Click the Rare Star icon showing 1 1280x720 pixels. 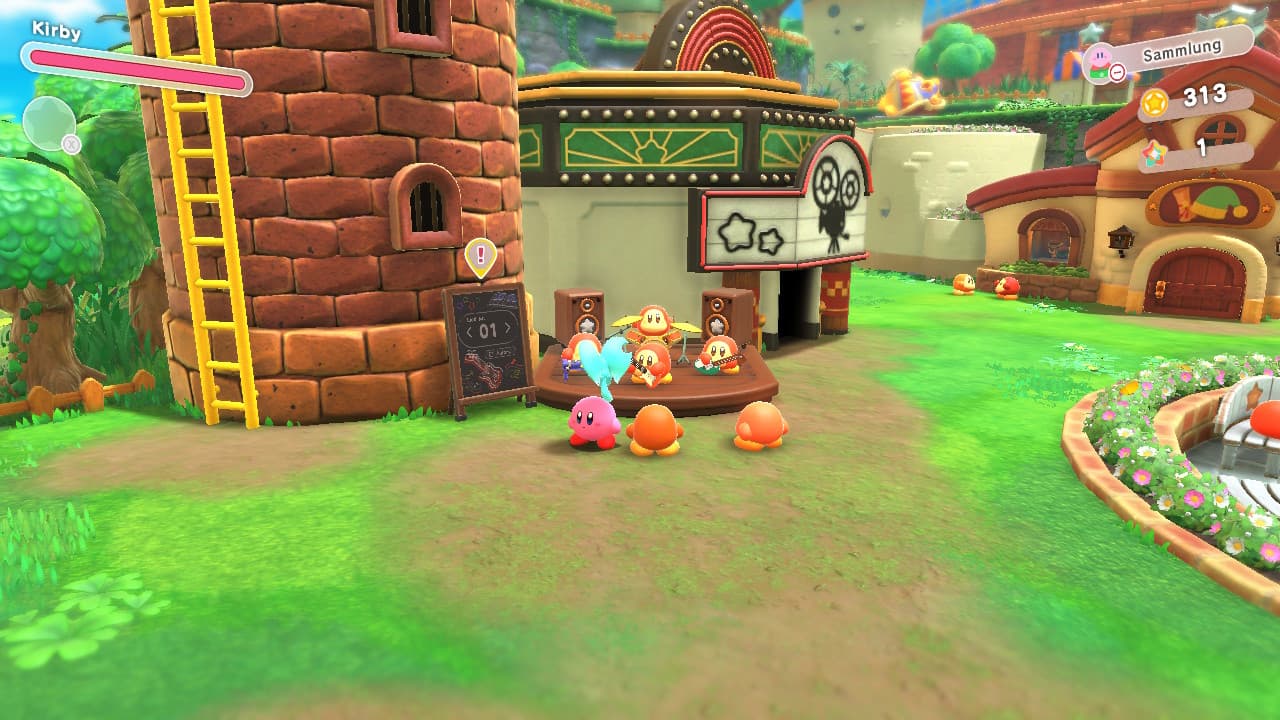click(x=1154, y=153)
